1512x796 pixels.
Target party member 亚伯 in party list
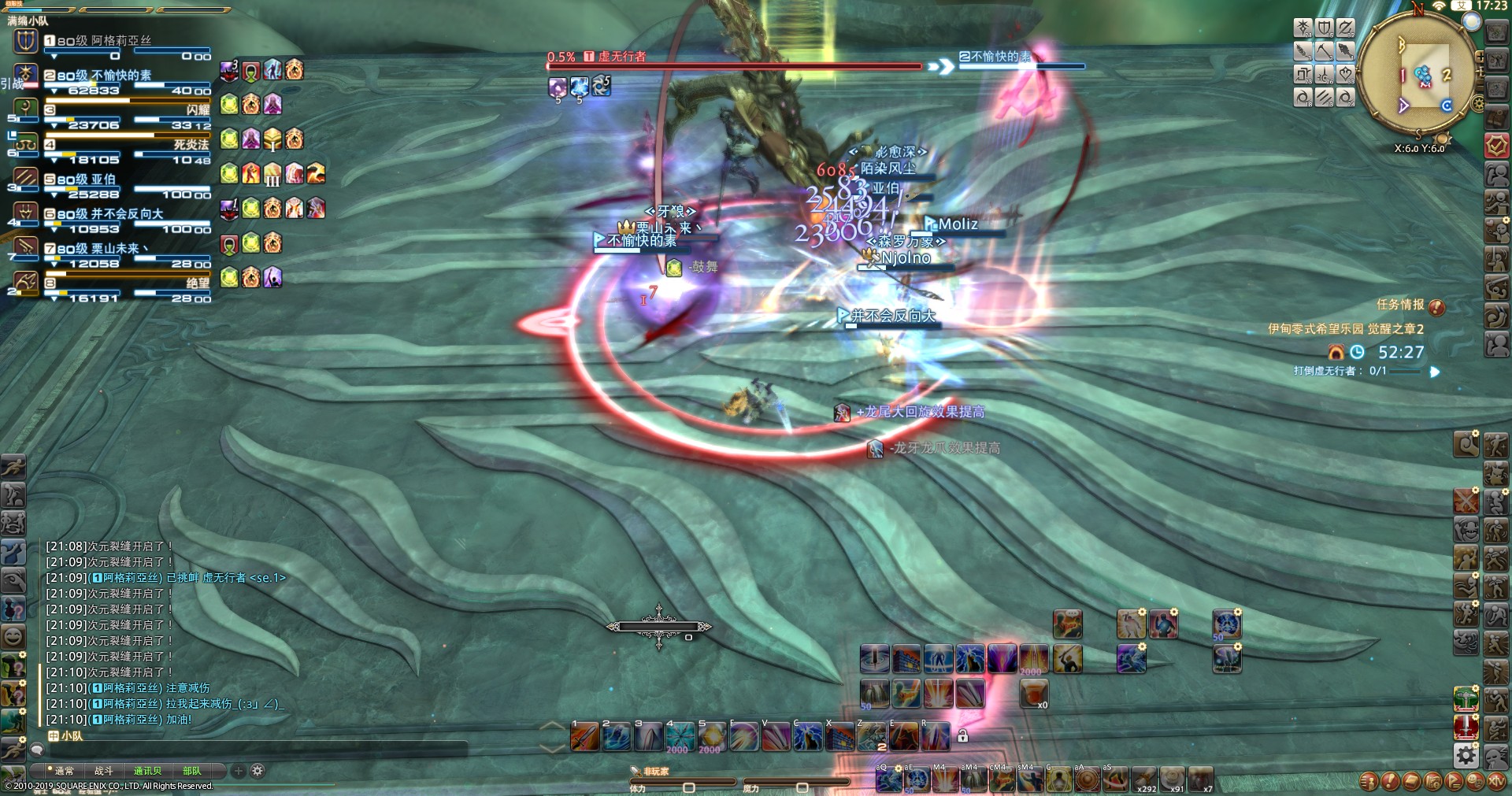point(102,180)
